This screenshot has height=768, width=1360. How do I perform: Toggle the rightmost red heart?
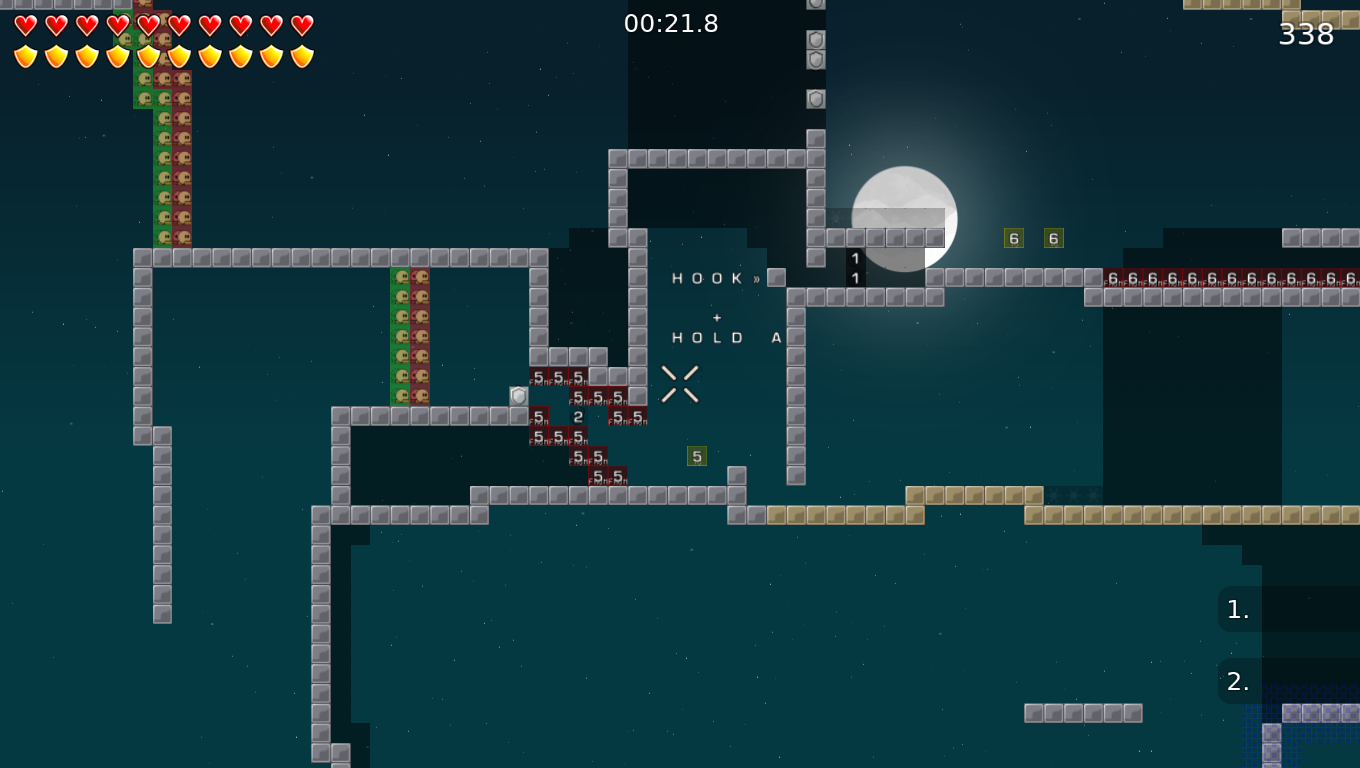pyautogui.click(x=299, y=24)
